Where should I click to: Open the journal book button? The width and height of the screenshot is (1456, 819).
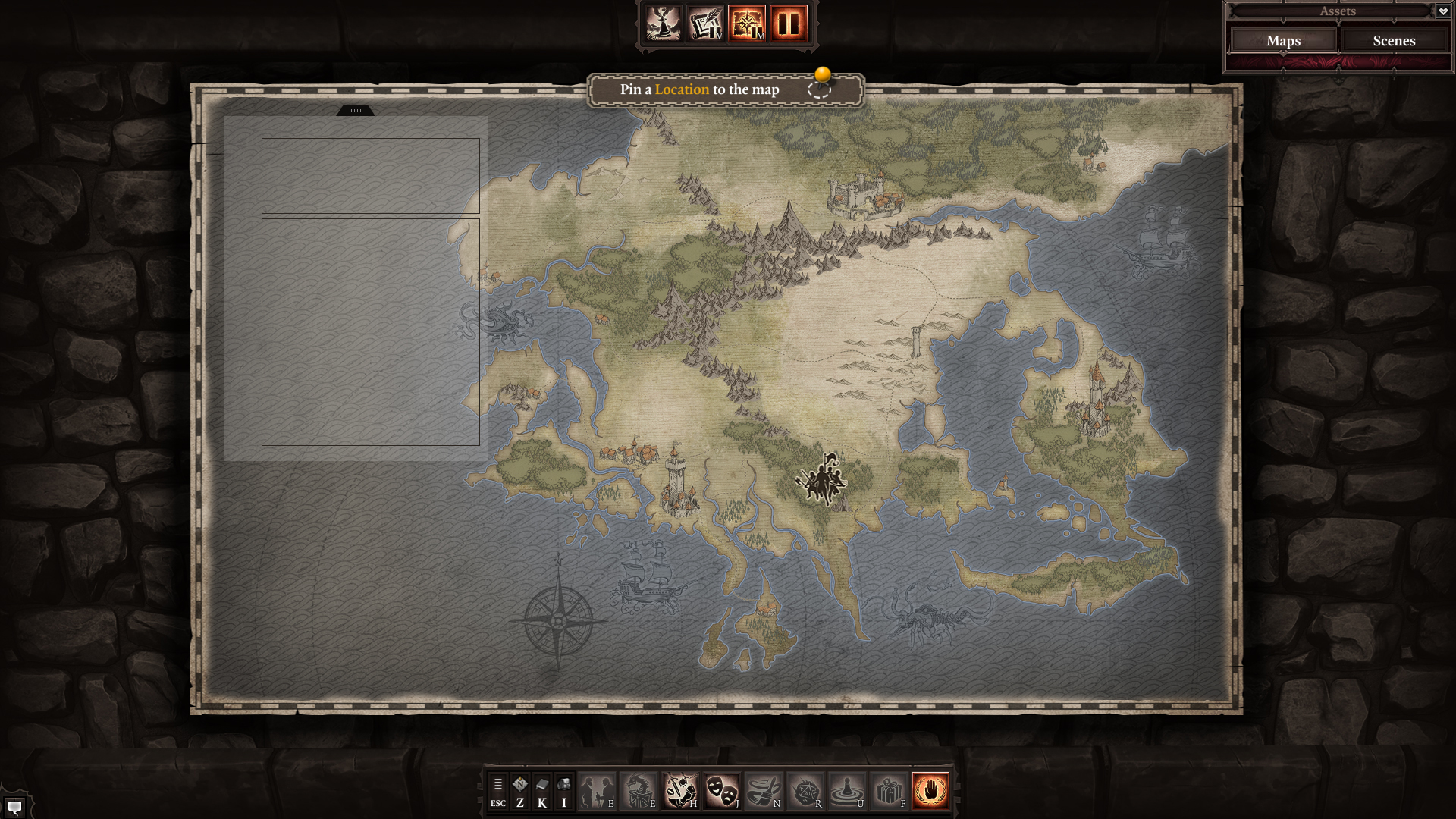[x=541, y=791]
